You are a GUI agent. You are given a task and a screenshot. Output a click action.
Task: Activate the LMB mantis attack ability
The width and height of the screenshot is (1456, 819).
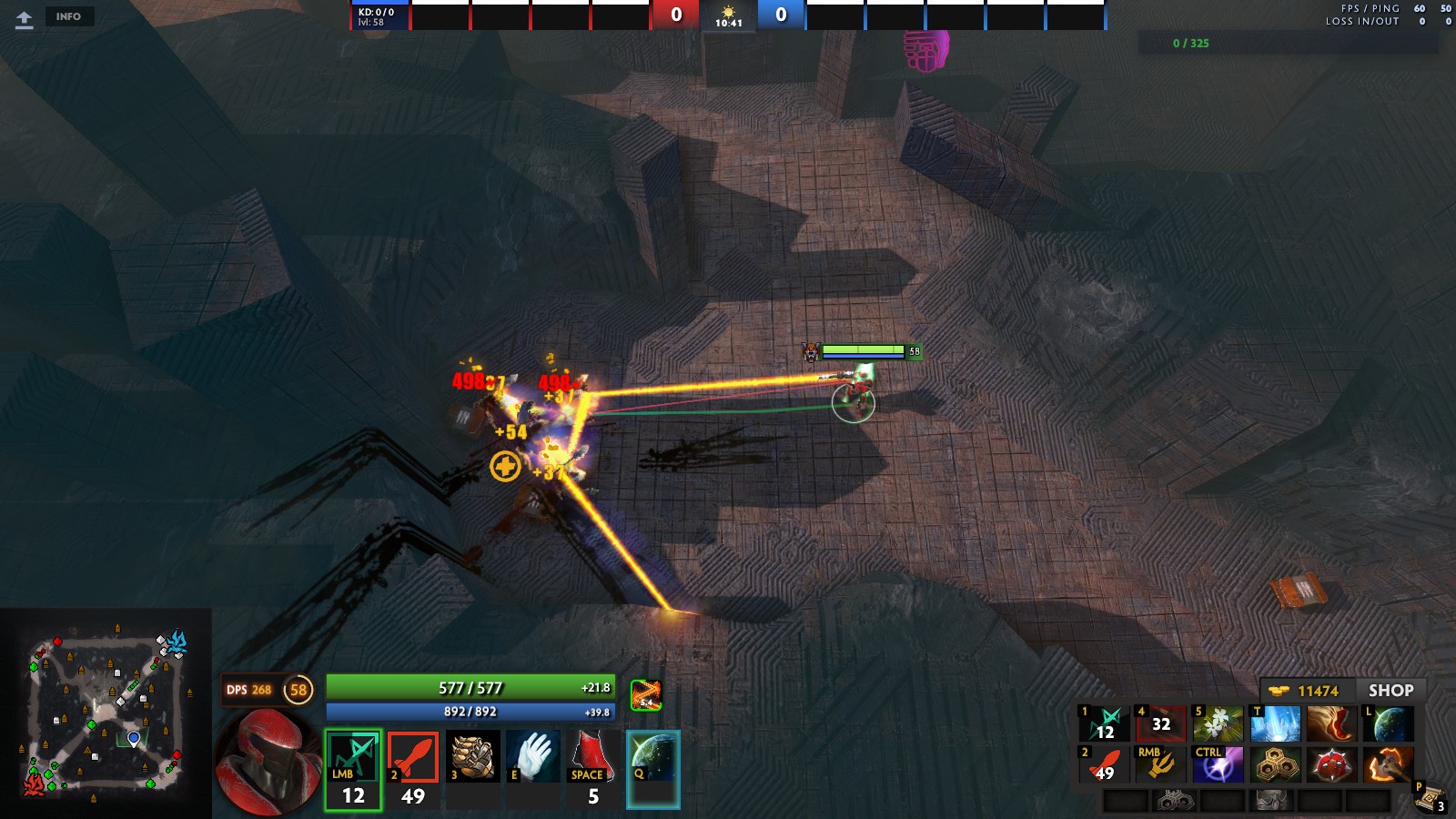click(x=353, y=769)
